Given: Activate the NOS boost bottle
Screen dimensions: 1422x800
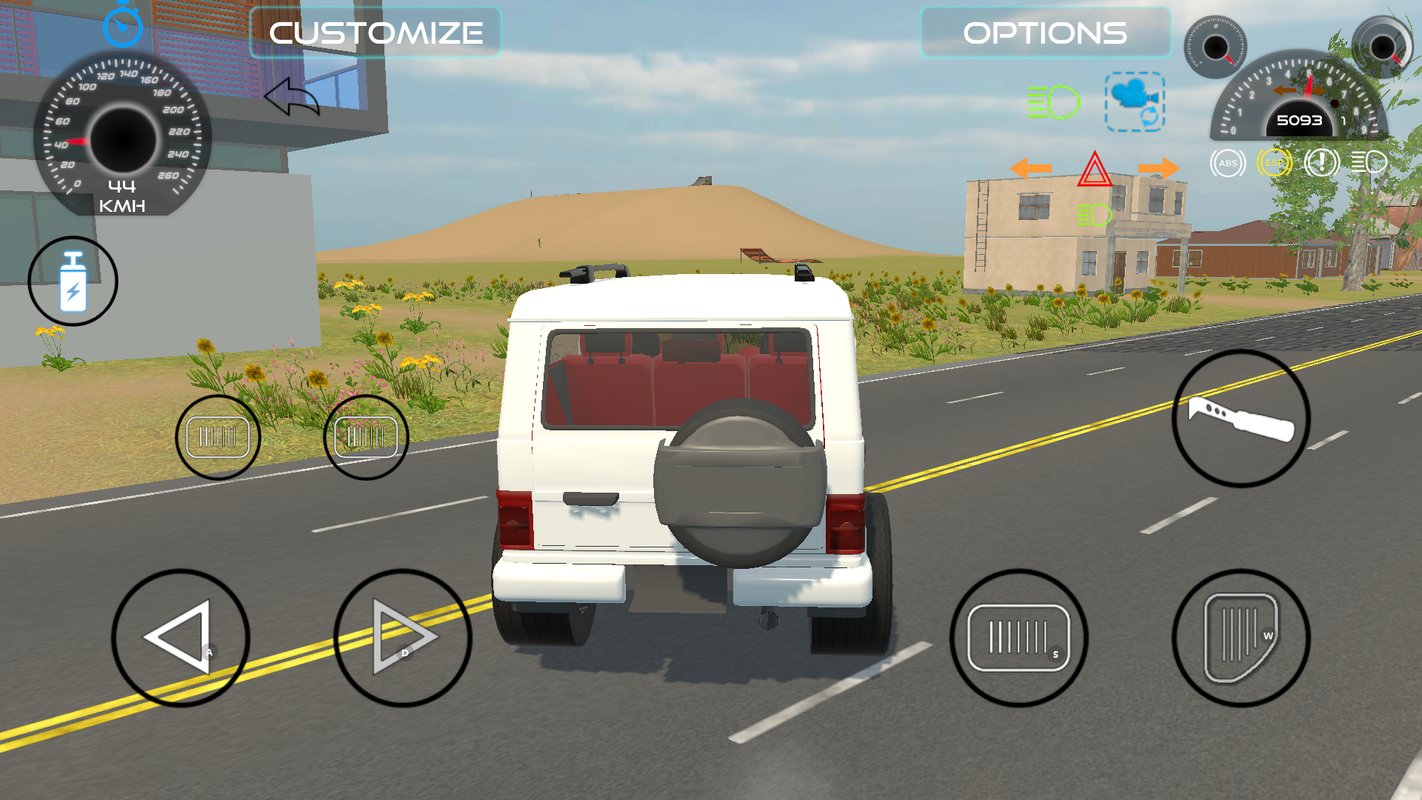Looking at the screenshot, I should coord(72,281).
